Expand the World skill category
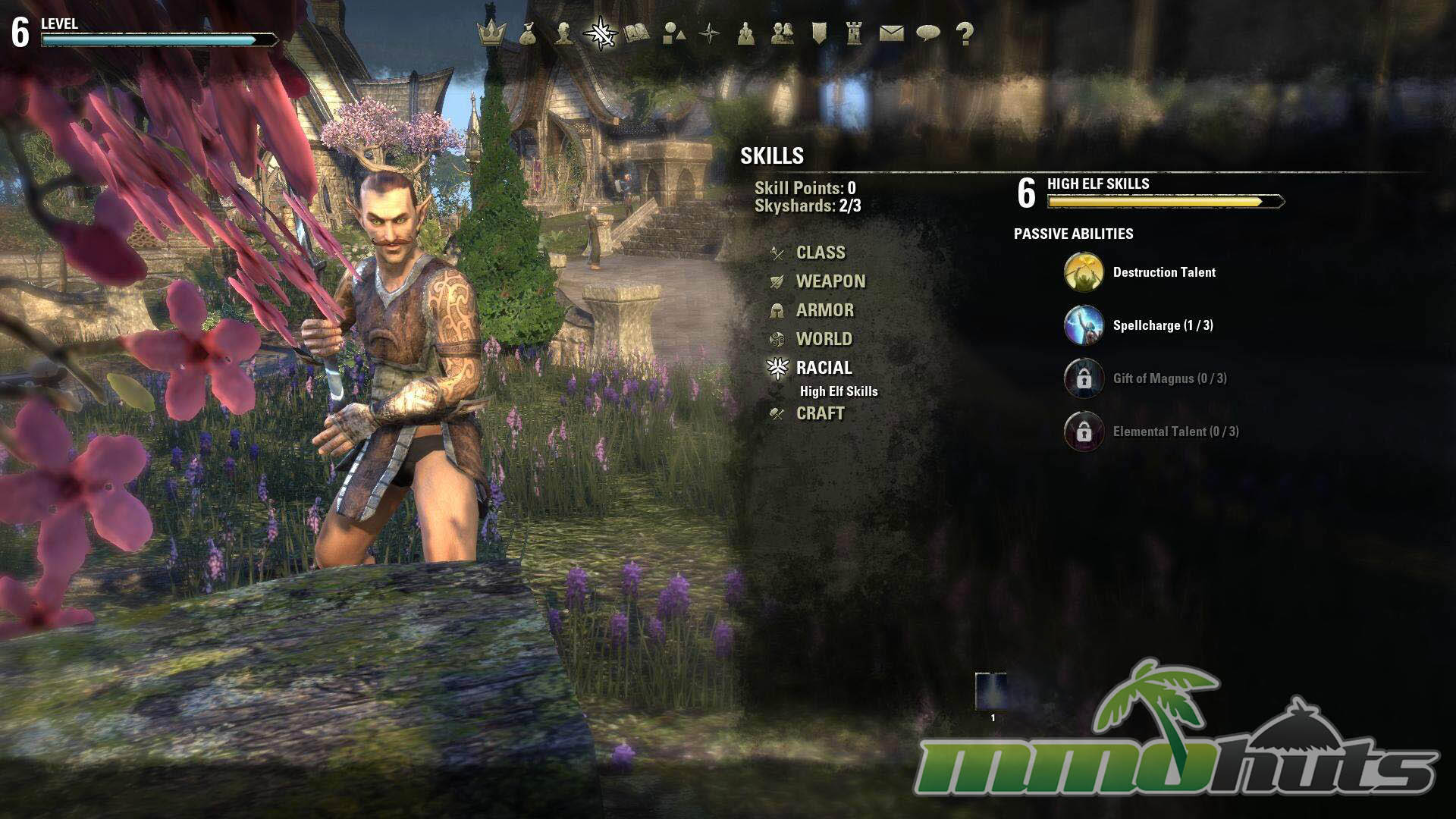The height and width of the screenshot is (819, 1456). 824,339
